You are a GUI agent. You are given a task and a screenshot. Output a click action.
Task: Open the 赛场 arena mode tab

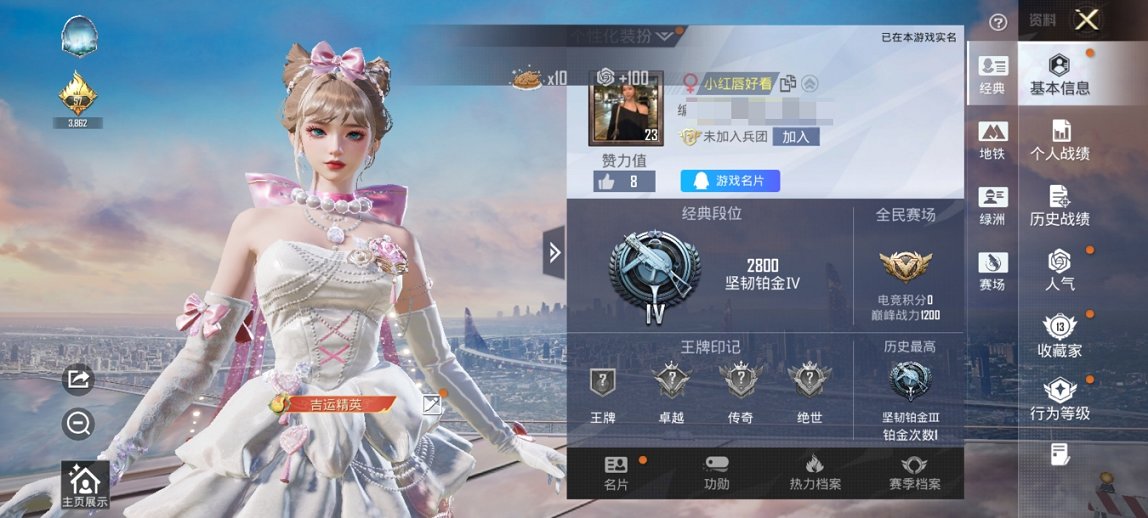pyautogui.click(x=992, y=272)
